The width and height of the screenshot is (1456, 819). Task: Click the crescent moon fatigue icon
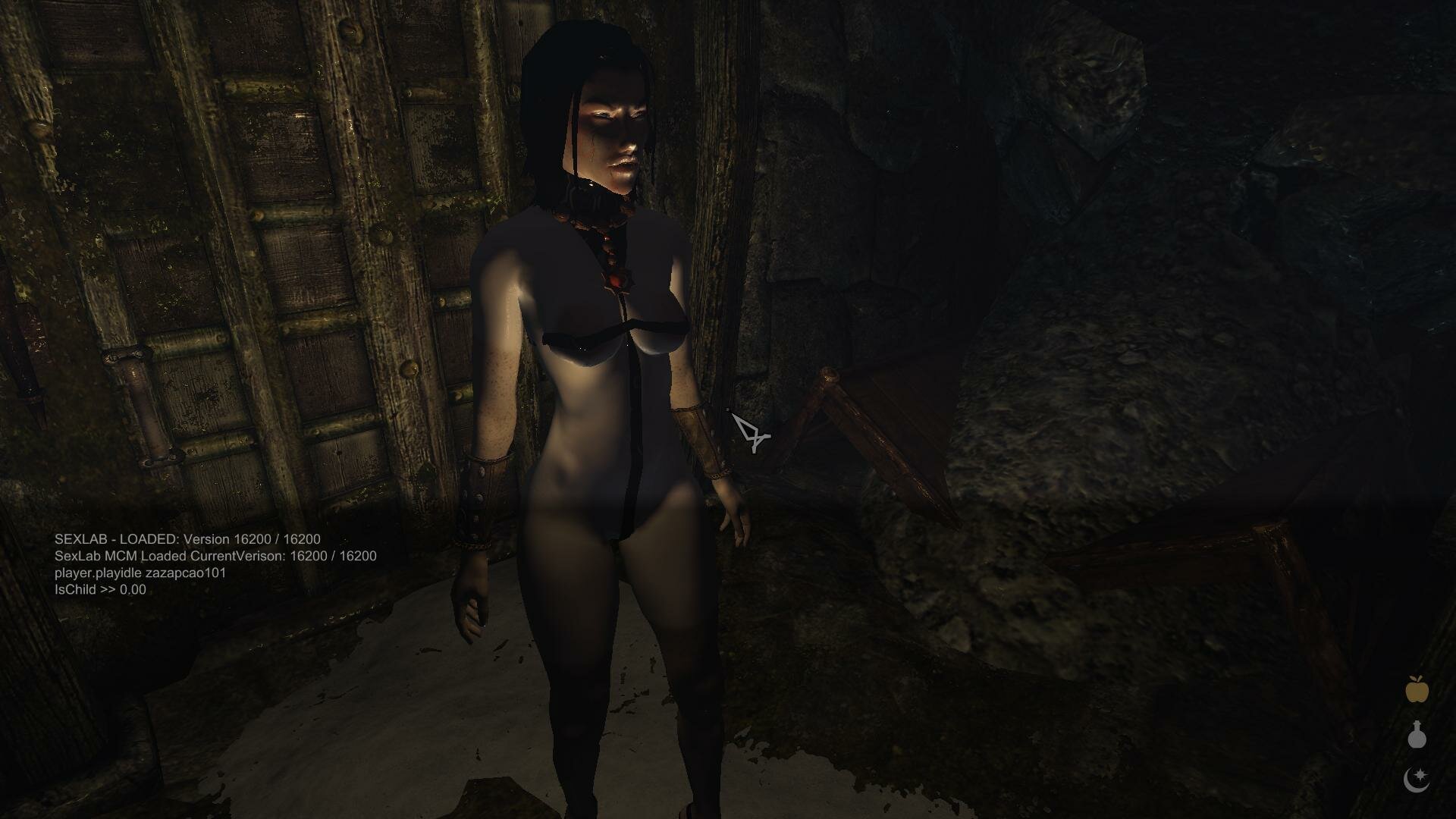1417,780
